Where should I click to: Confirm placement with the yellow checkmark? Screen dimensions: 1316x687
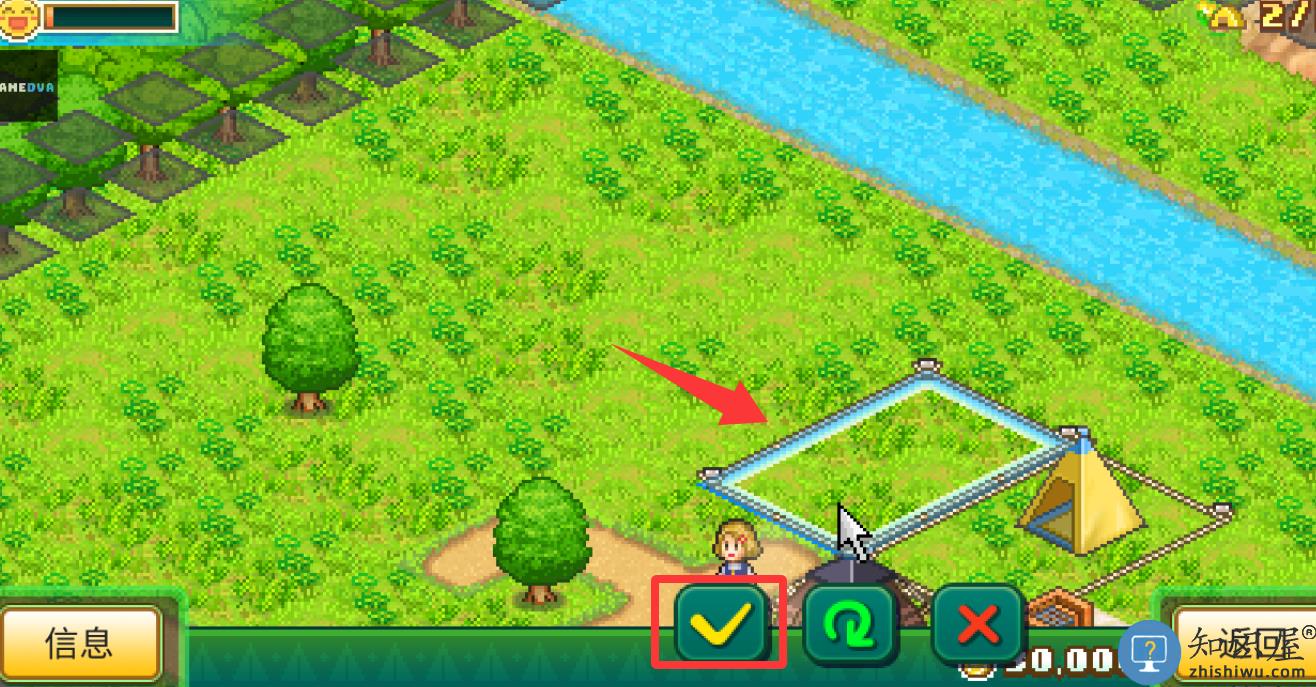click(x=719, y=623)
